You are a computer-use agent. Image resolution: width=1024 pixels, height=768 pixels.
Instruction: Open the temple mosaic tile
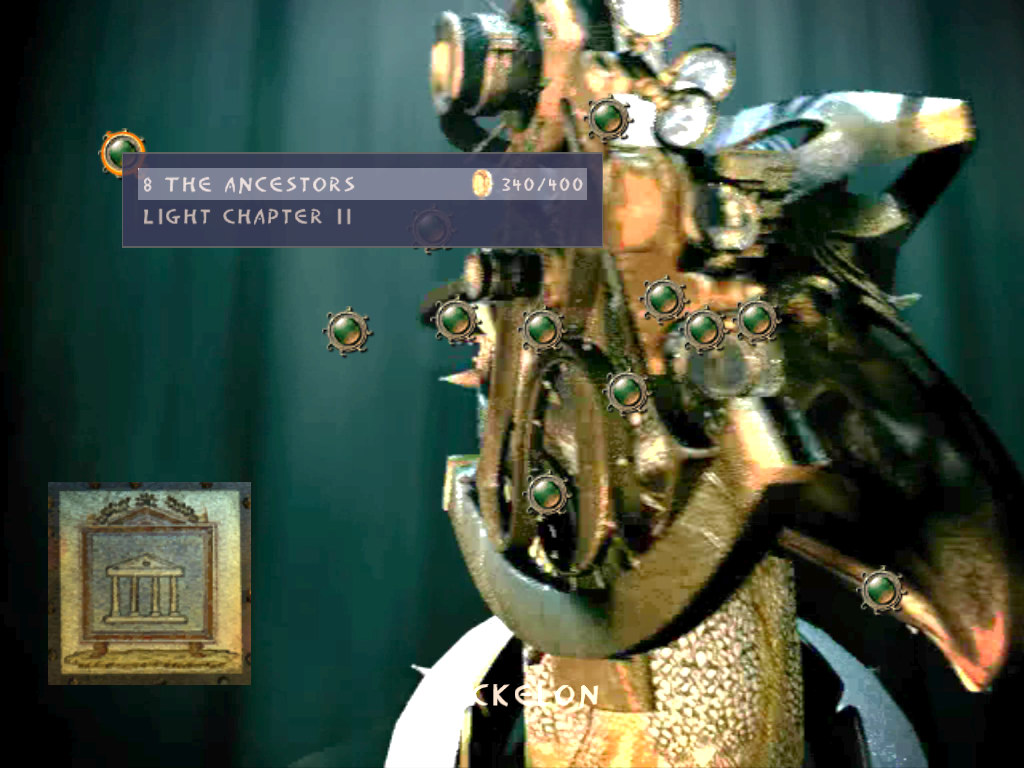[x=149, y=583]
